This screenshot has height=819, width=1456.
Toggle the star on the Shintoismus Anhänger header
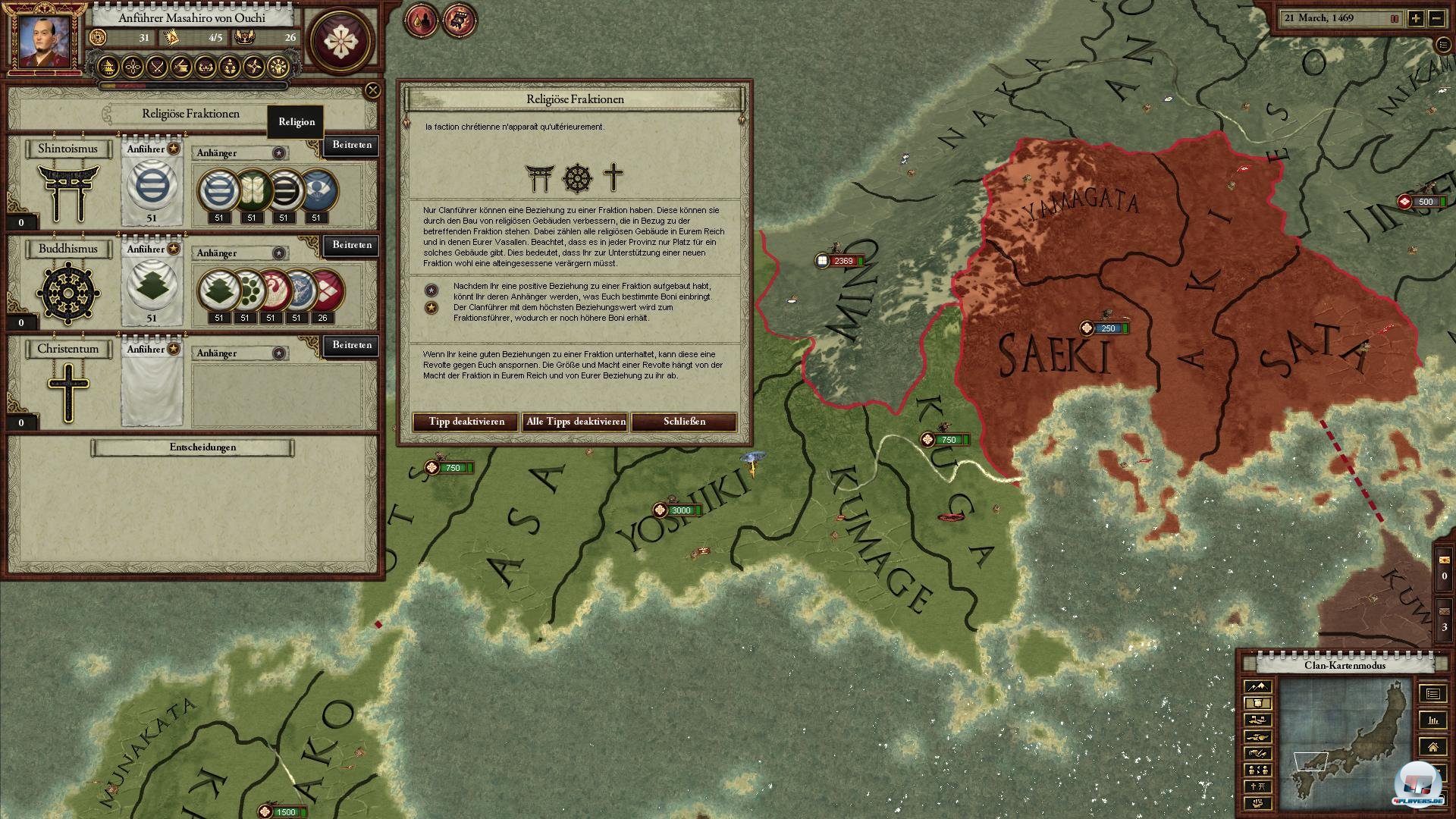point(279,152)
